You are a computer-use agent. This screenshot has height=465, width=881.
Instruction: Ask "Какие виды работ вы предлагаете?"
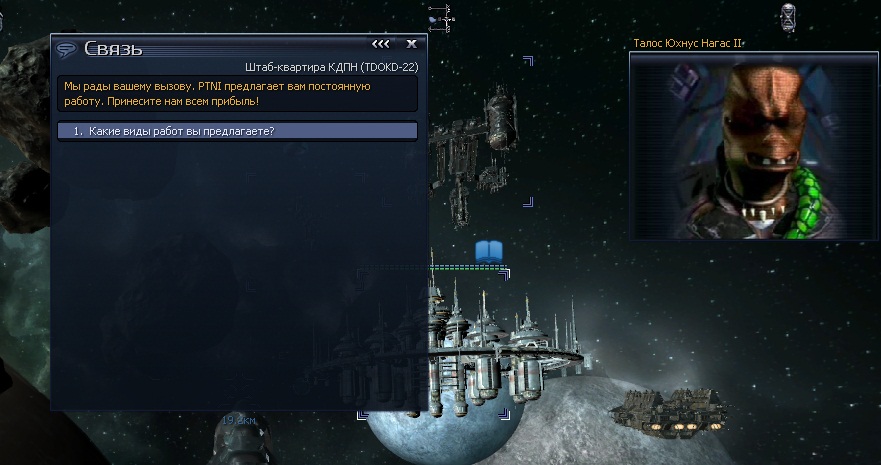click(x=237, y=131)
